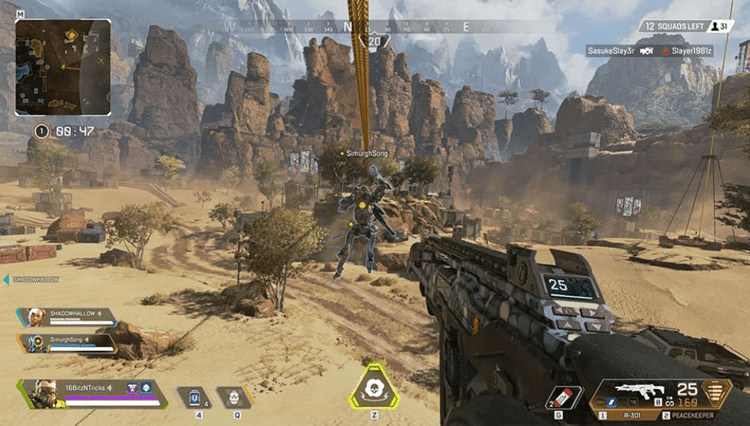Throw the grenade from the ordnance slot
The width and height of the screenshot is (750, 426).
click(564, 394)
